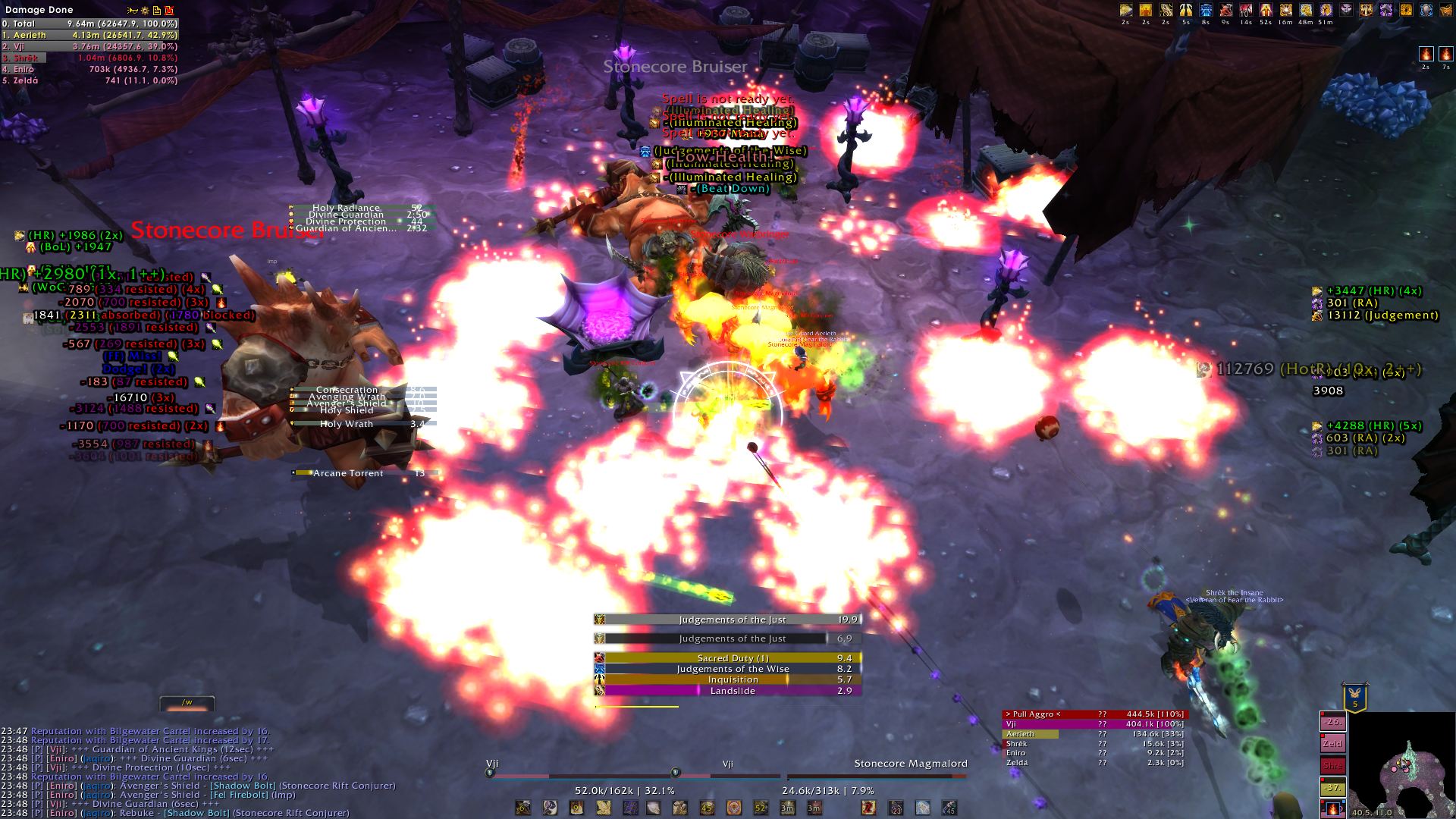Screen dimensions: 1456x819
Task: Select Vji row in the threat meter
Action: coord(1094,724)
